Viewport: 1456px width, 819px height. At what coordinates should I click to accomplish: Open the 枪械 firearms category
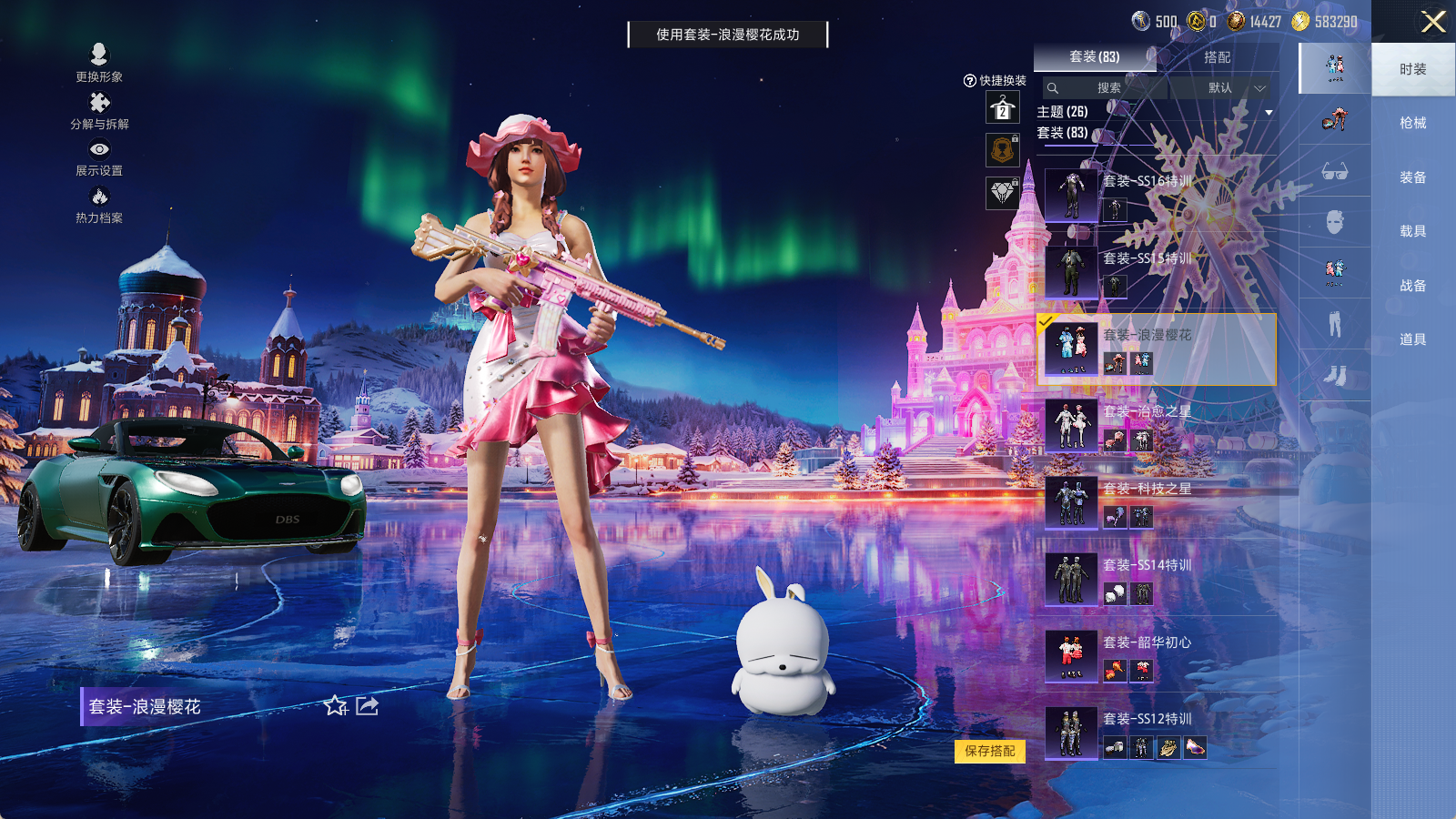[x=1412, y=123]
